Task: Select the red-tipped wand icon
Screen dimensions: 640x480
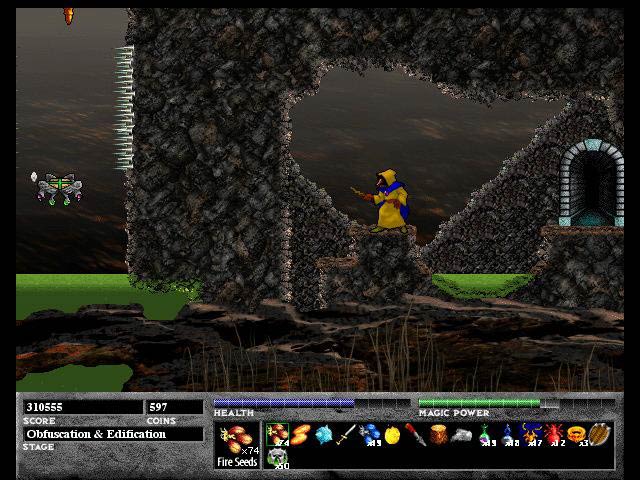Action: 415,434
